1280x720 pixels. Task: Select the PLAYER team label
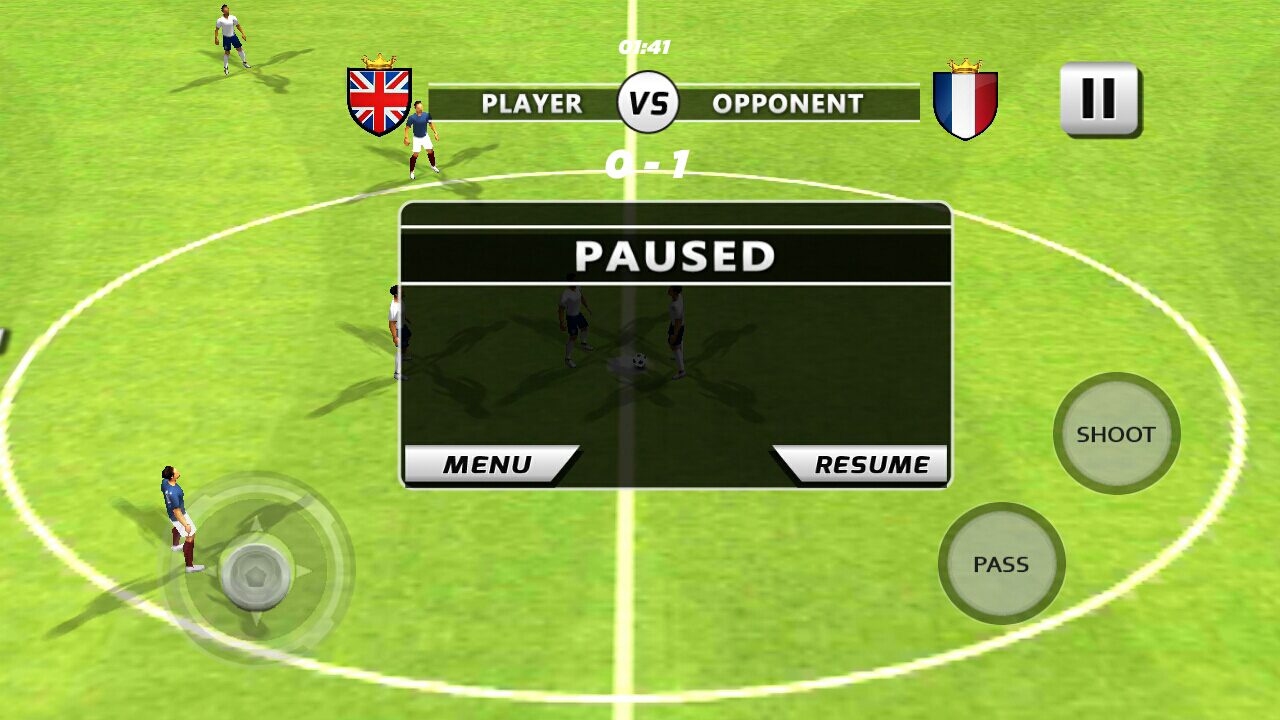532,103
